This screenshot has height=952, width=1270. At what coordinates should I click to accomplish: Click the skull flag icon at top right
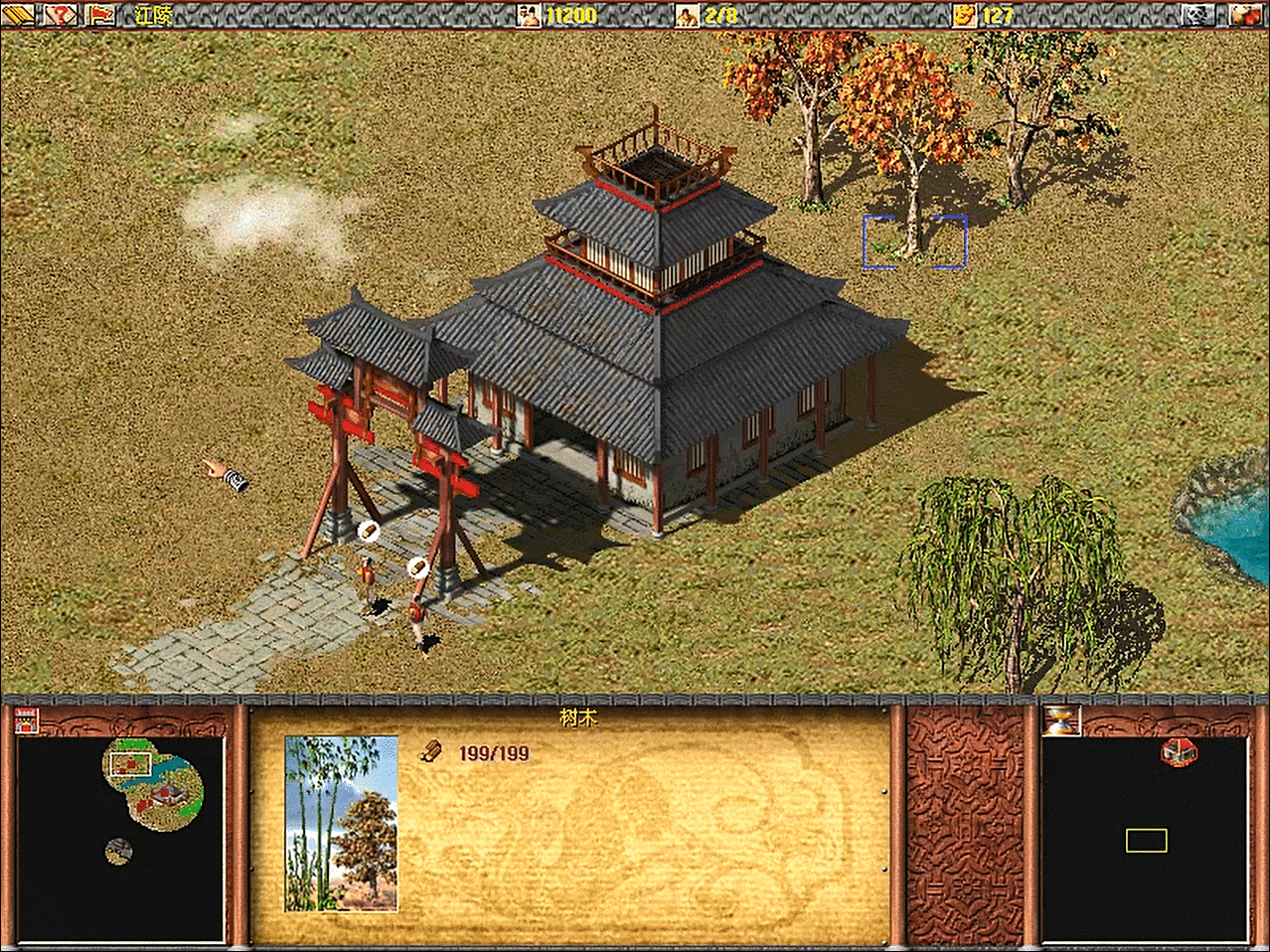pyautogui.click(x=1198, y=14)
